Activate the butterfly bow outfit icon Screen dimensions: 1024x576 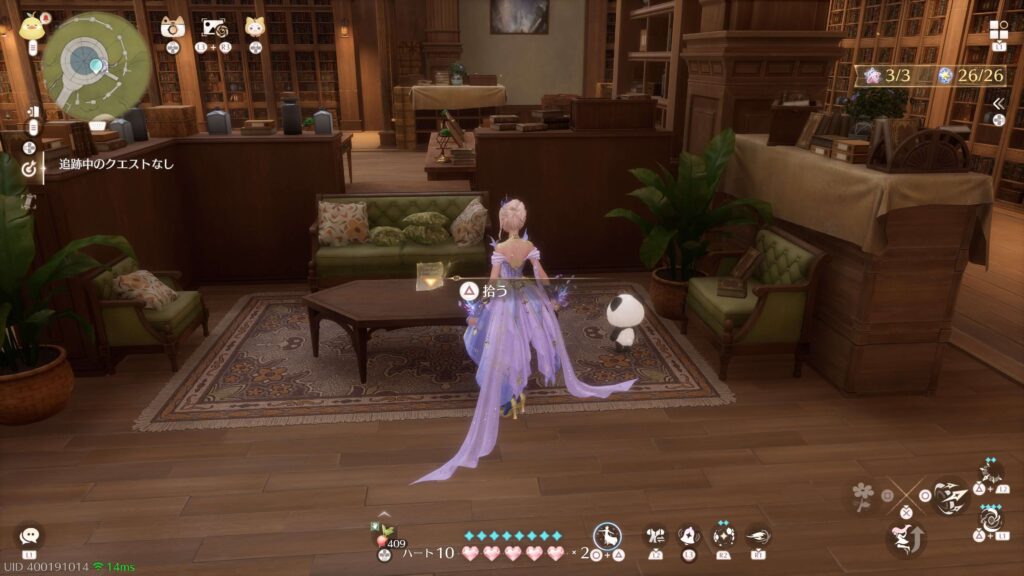pos(656,536)
